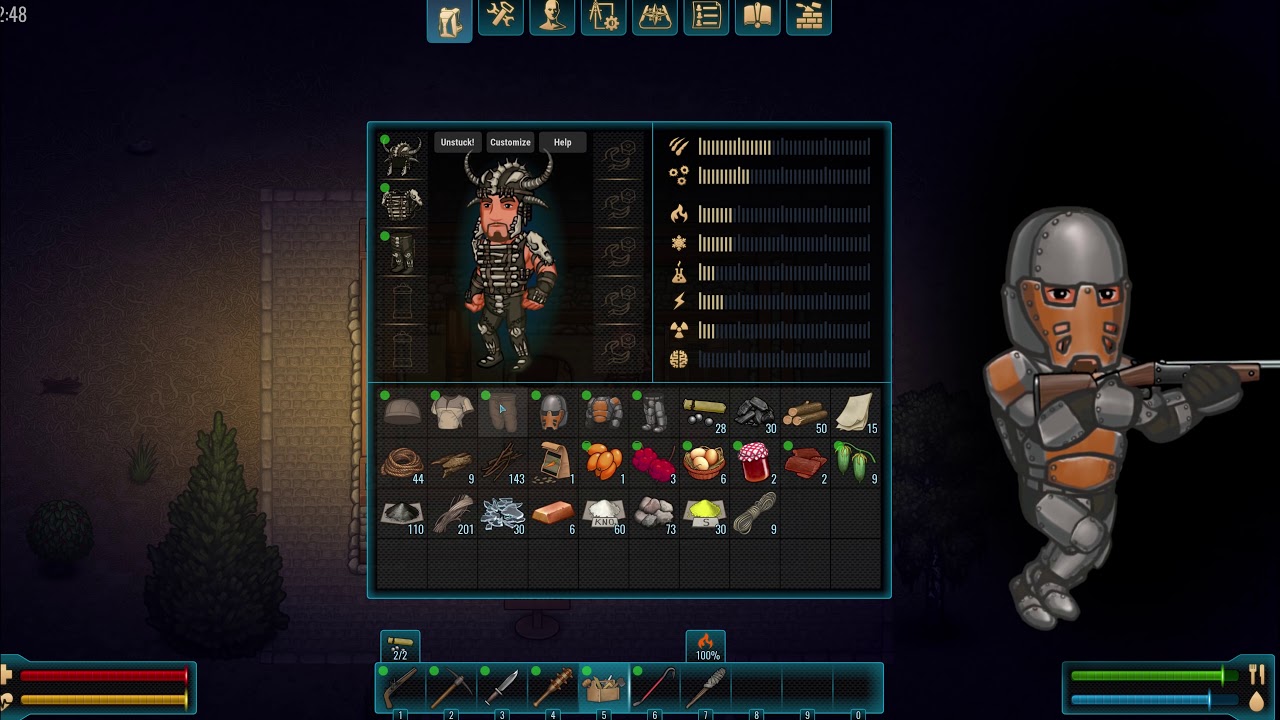This screenshot has width=1280, height=720.
Task: Select the equipped horned helmet slot
Action: coord(402,158)
